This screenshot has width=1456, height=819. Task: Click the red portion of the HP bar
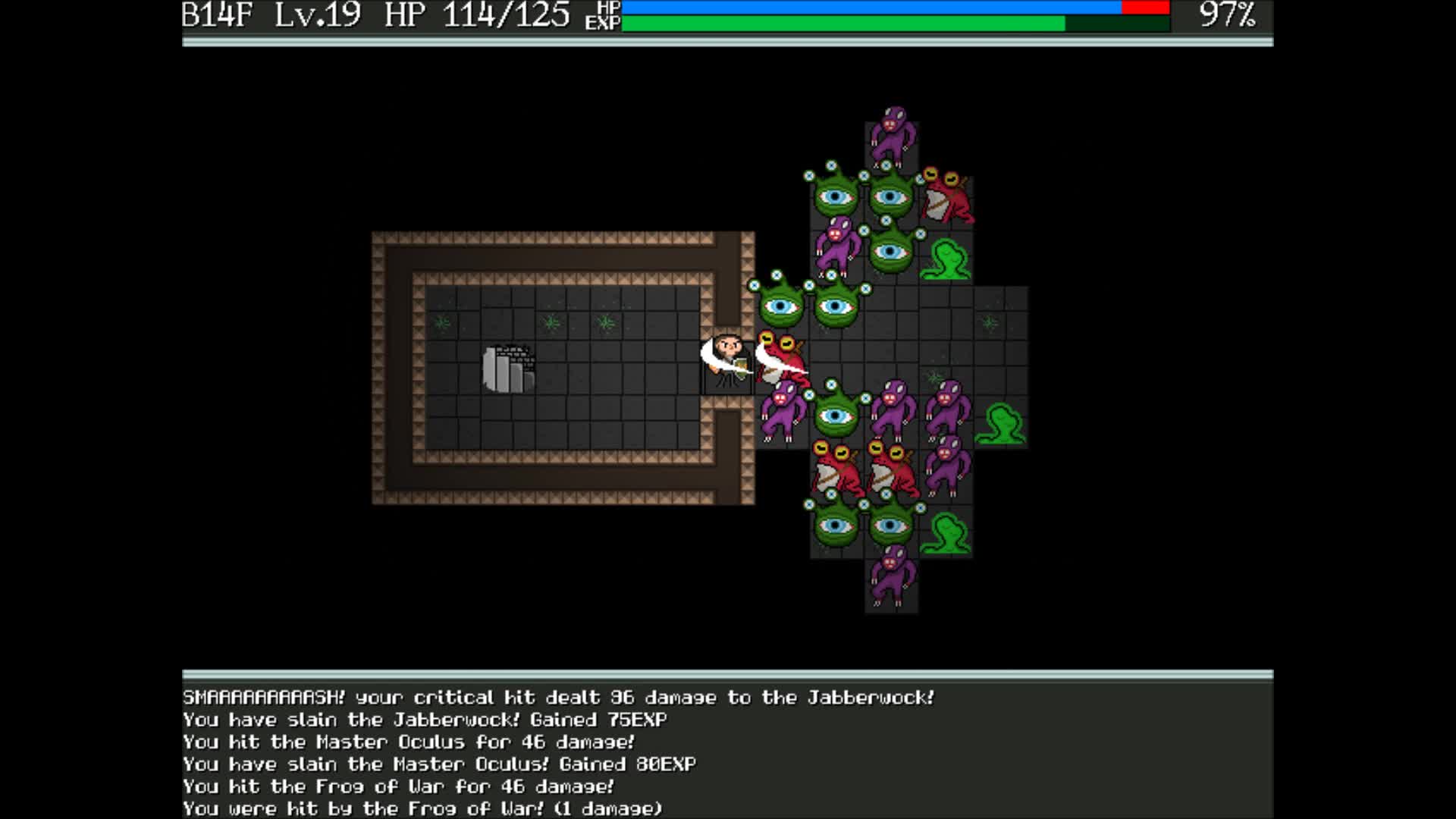[1145, 8]
